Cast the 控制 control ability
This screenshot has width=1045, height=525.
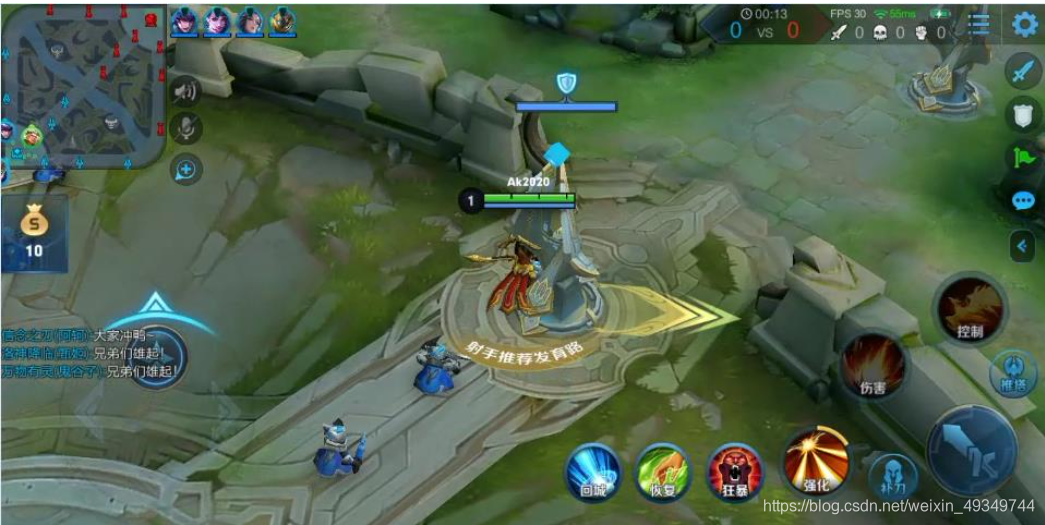click(969, 309)
